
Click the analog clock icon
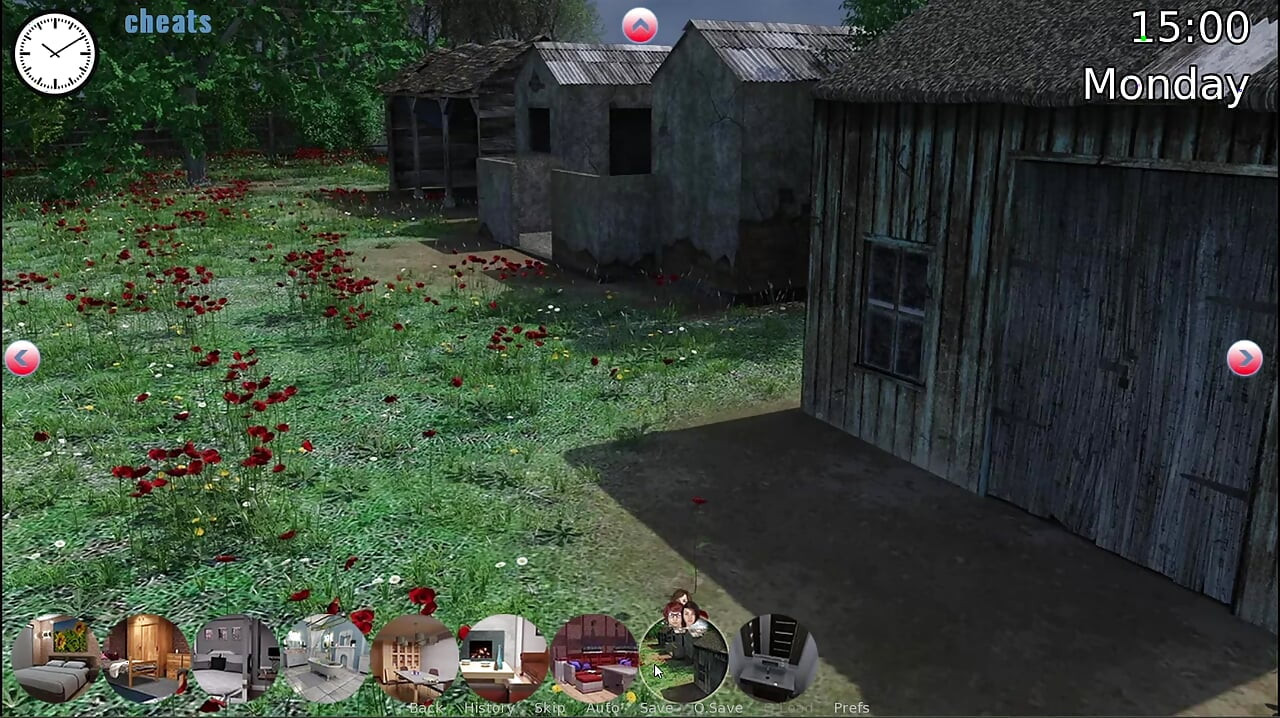click(55, 54)
